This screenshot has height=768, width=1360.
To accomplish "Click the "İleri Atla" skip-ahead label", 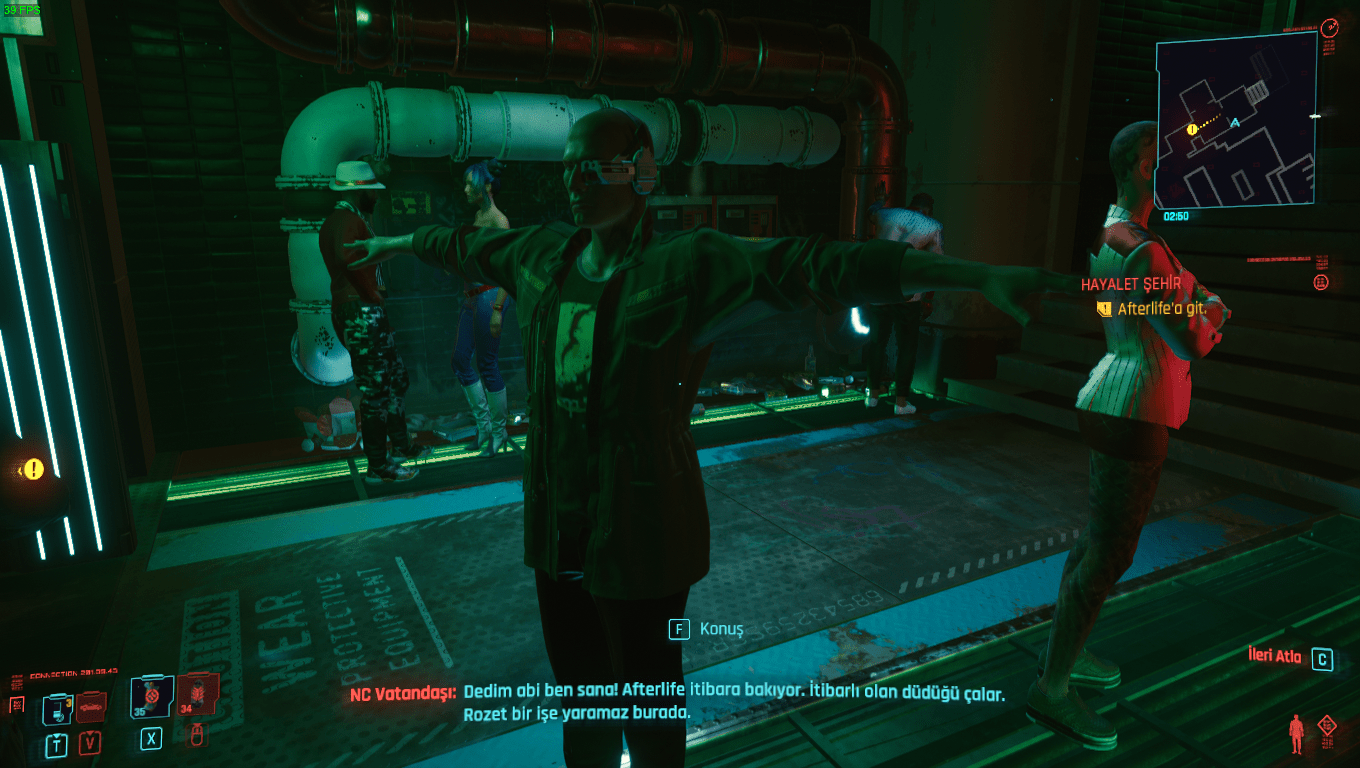I will [x=1274, y=657].
